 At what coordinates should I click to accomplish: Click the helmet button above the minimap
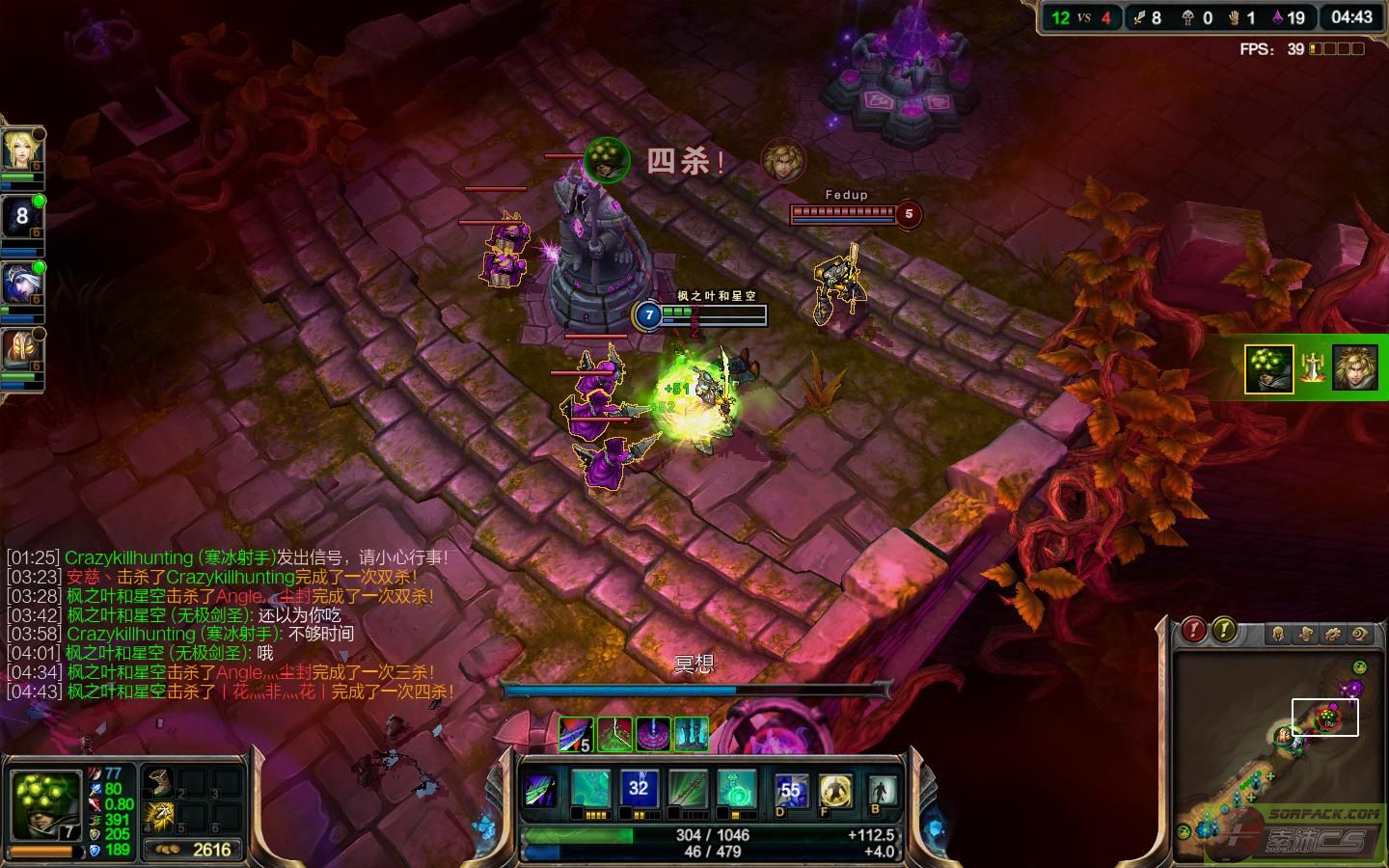click(1279, 634)
